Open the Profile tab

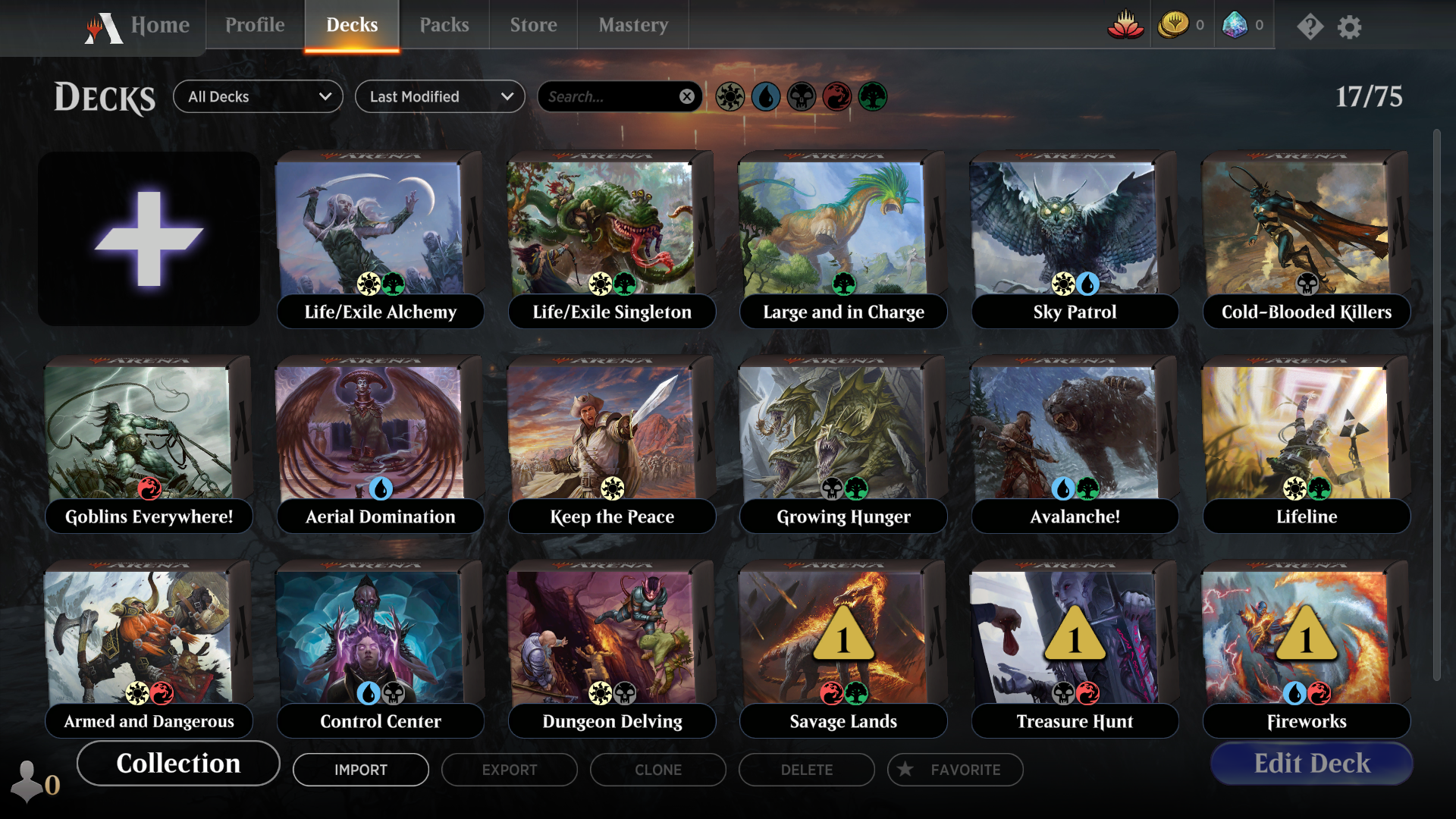click(255, 25)
